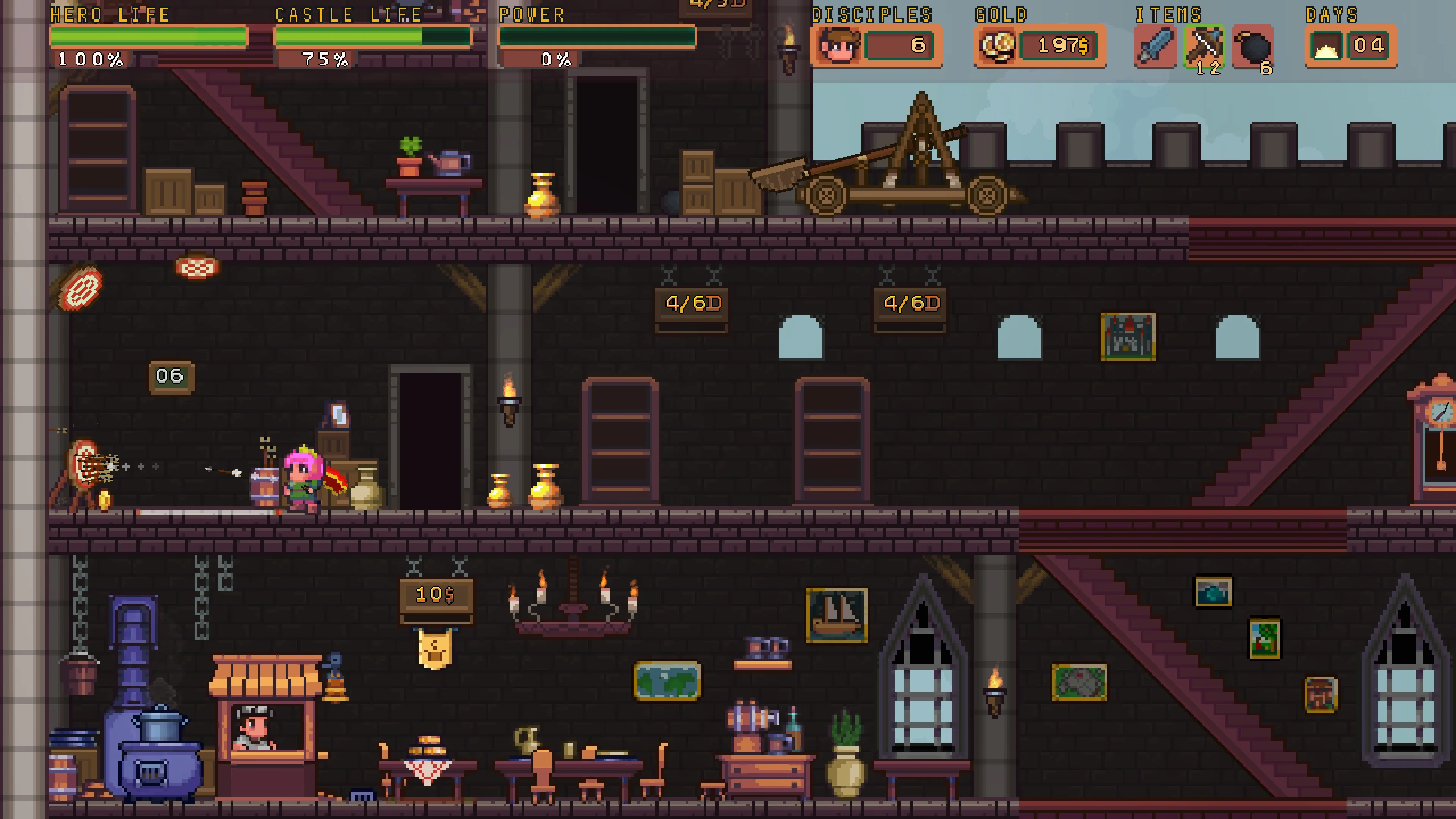
Task: Select the sword item in the Items bar
Action: pos(1155,46)
